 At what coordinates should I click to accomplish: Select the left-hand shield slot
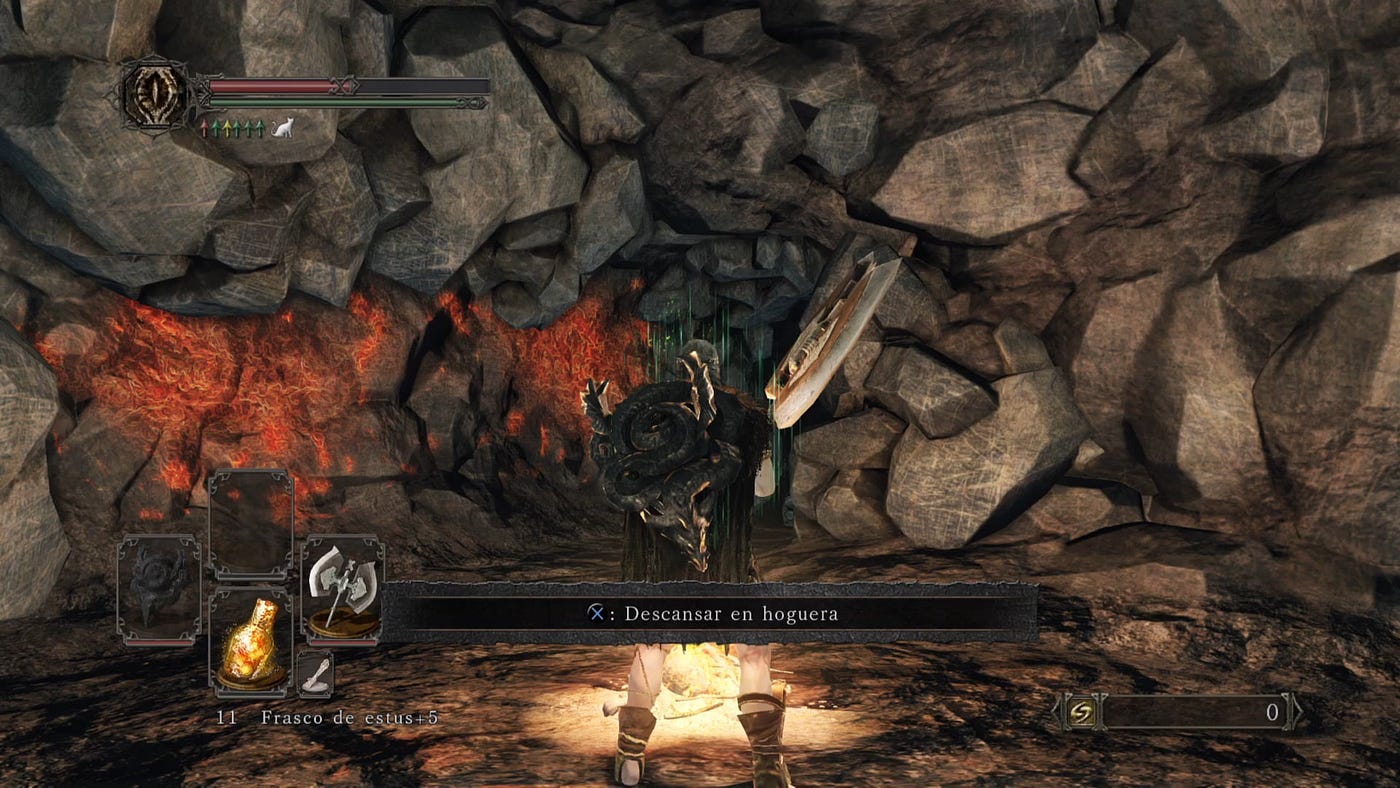point(159,590)
